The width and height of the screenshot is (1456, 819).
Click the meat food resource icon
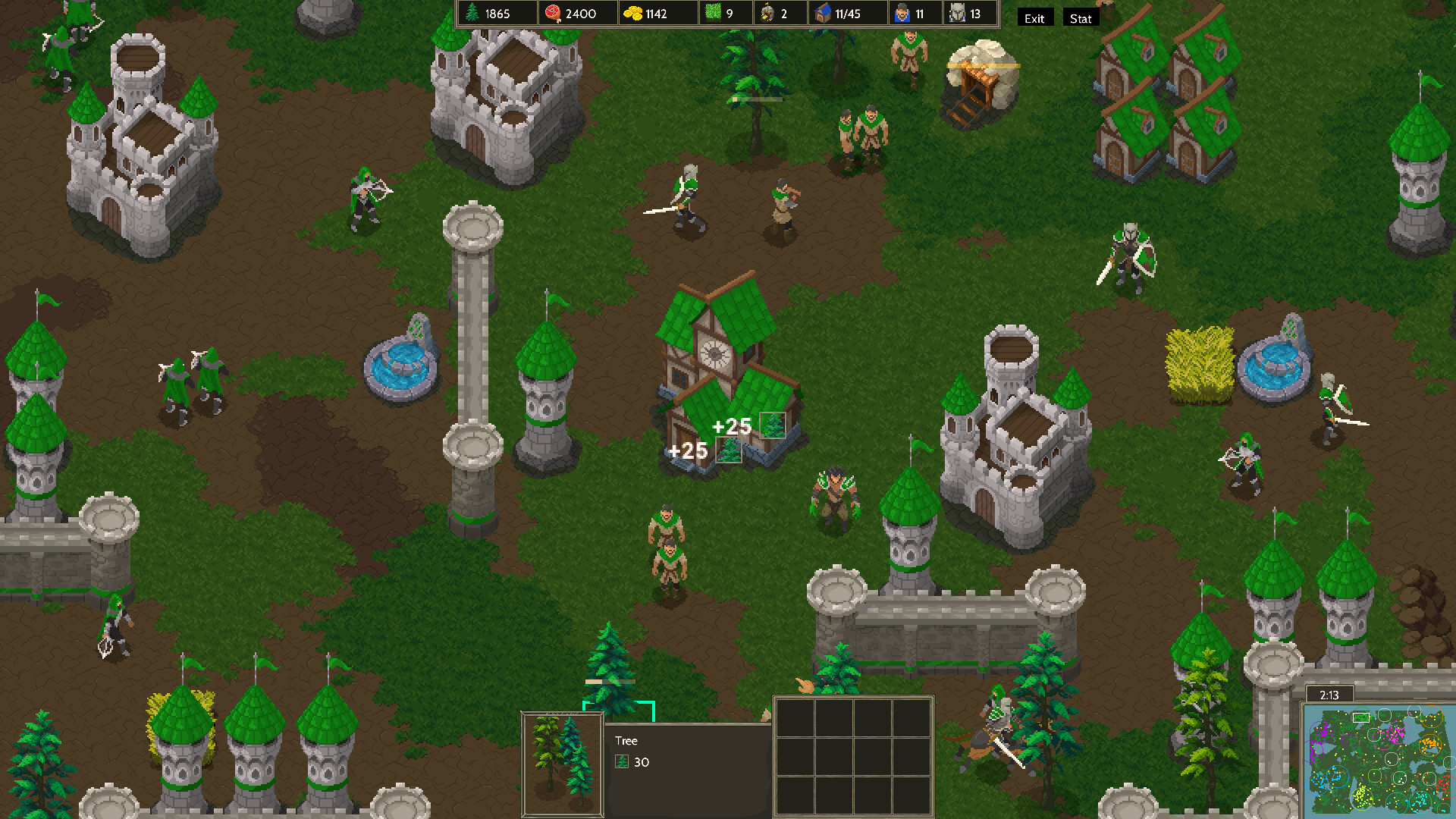click(x=553, y=13)
